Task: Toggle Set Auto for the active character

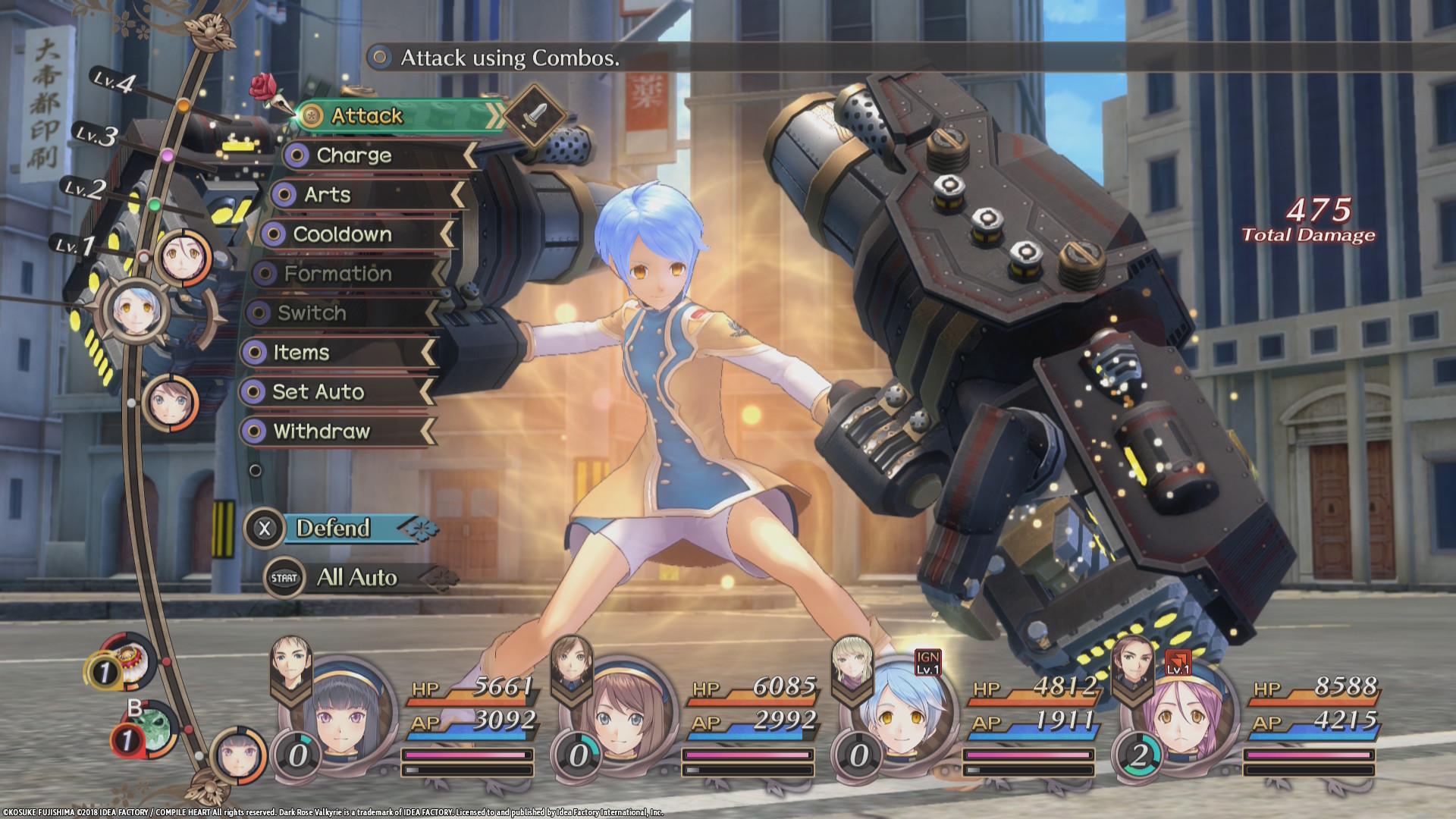Action: point(318,392)
